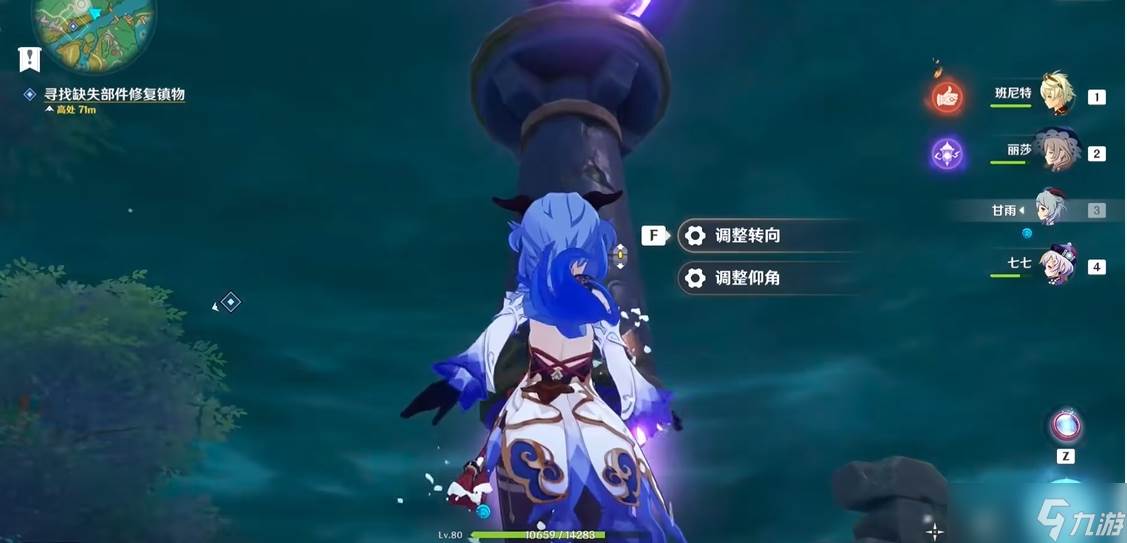Click the quest bookmark exclamation icon
The height and width of the screenshot is (543, 1127).
coord(30,58)
